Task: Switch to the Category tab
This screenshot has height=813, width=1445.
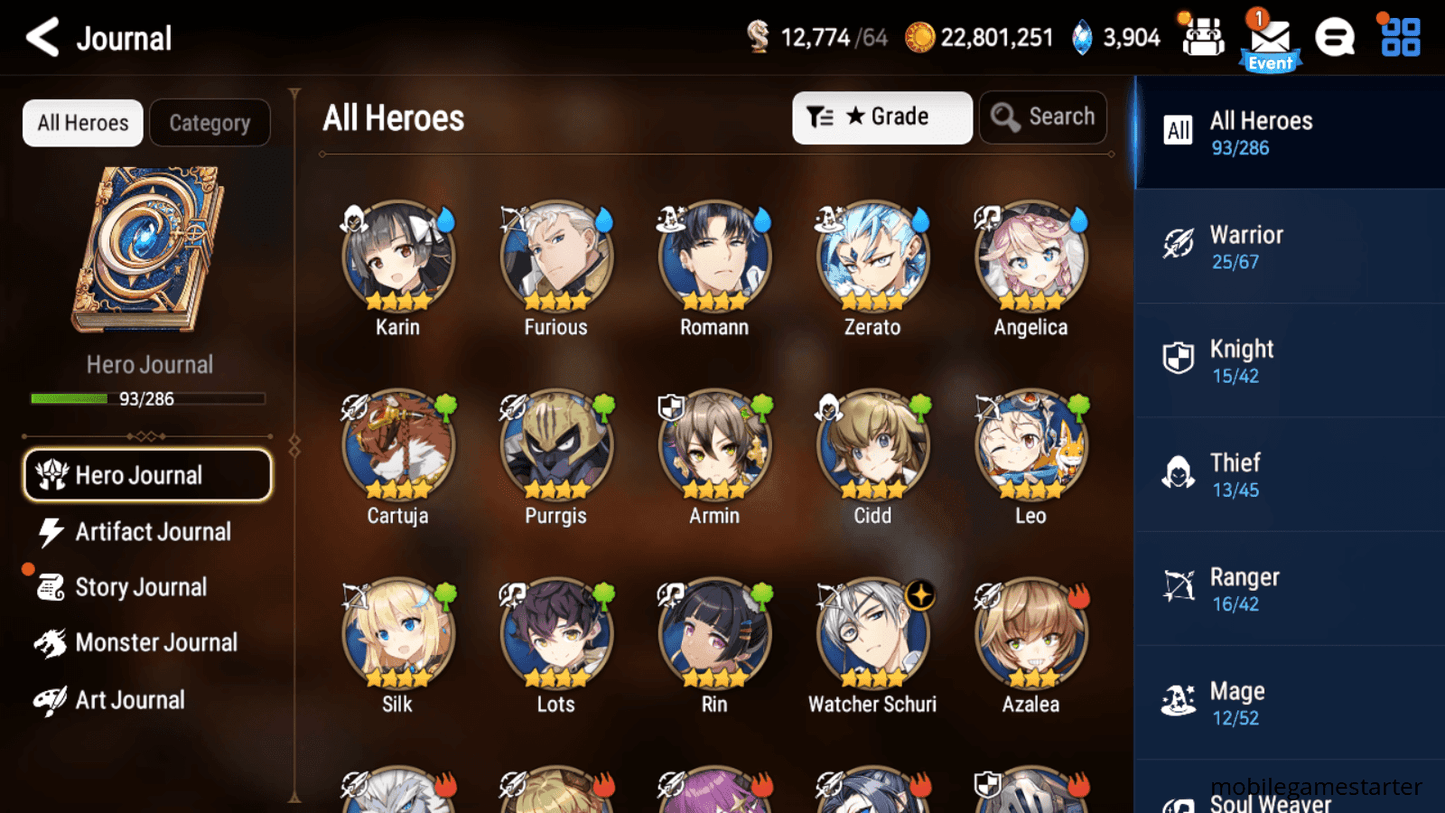Action: [x=209, y=122]
